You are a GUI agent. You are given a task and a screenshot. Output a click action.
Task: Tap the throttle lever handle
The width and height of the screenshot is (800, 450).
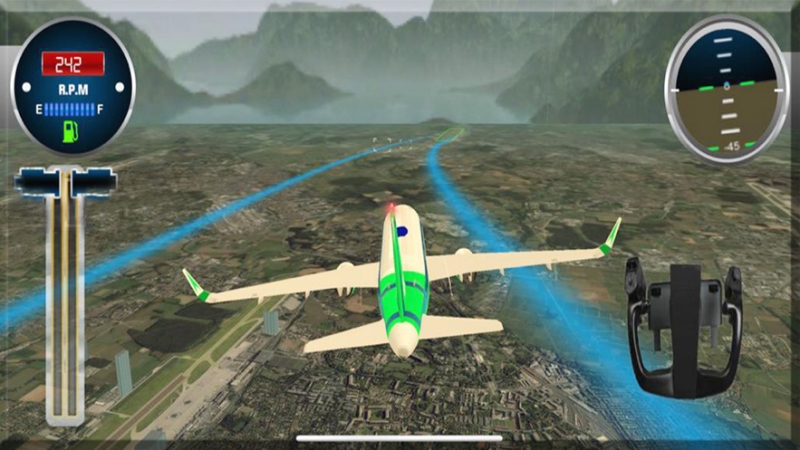pos(66,182)
